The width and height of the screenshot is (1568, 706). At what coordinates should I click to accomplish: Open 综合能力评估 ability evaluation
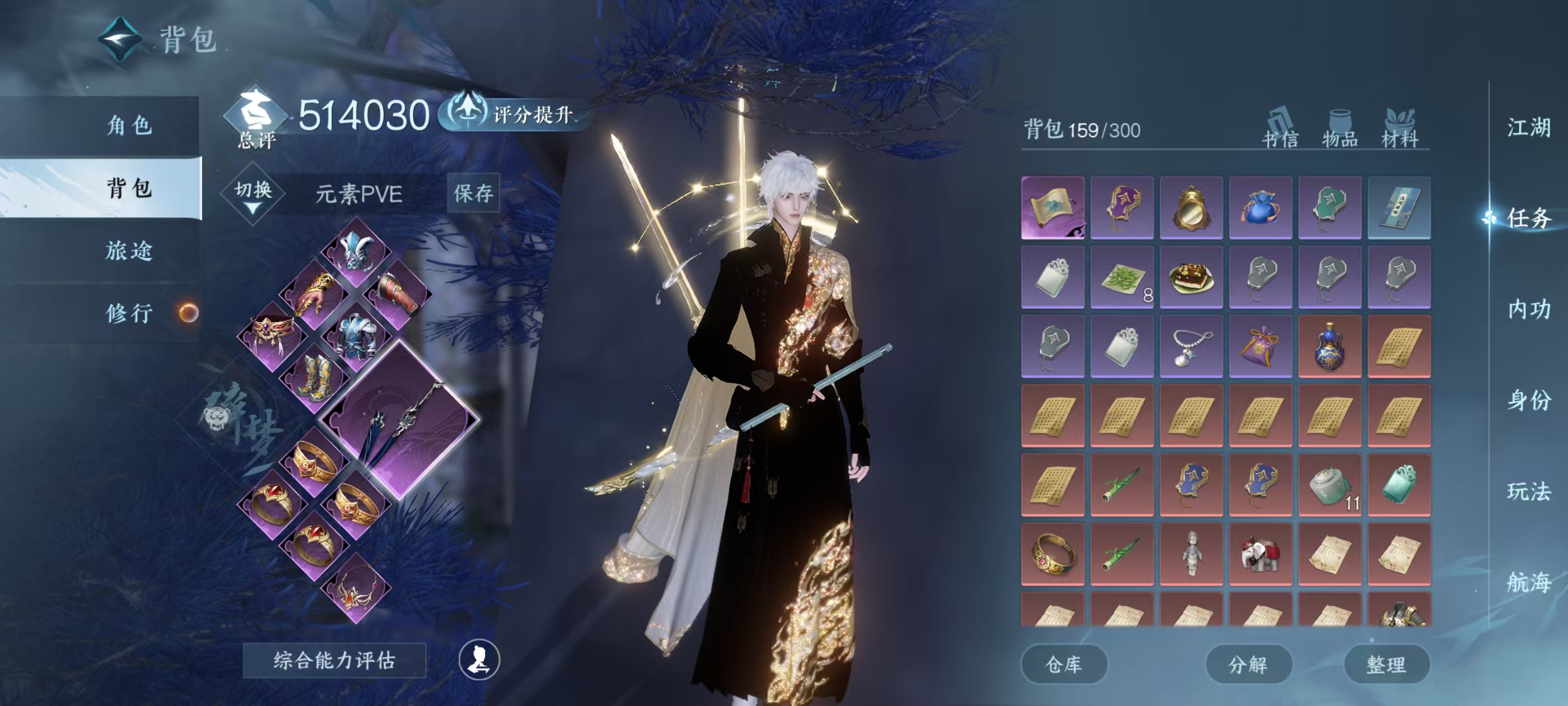click(x=334, y=660)
